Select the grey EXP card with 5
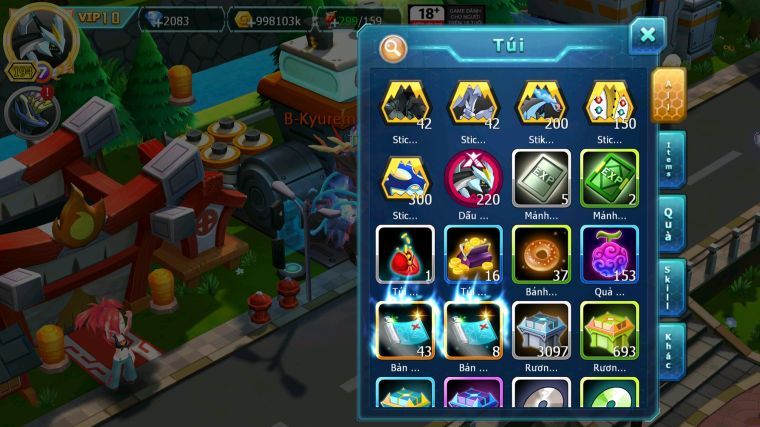Viewport: 760px width, 427px height. pyautogui.click(x=541, y=178)
